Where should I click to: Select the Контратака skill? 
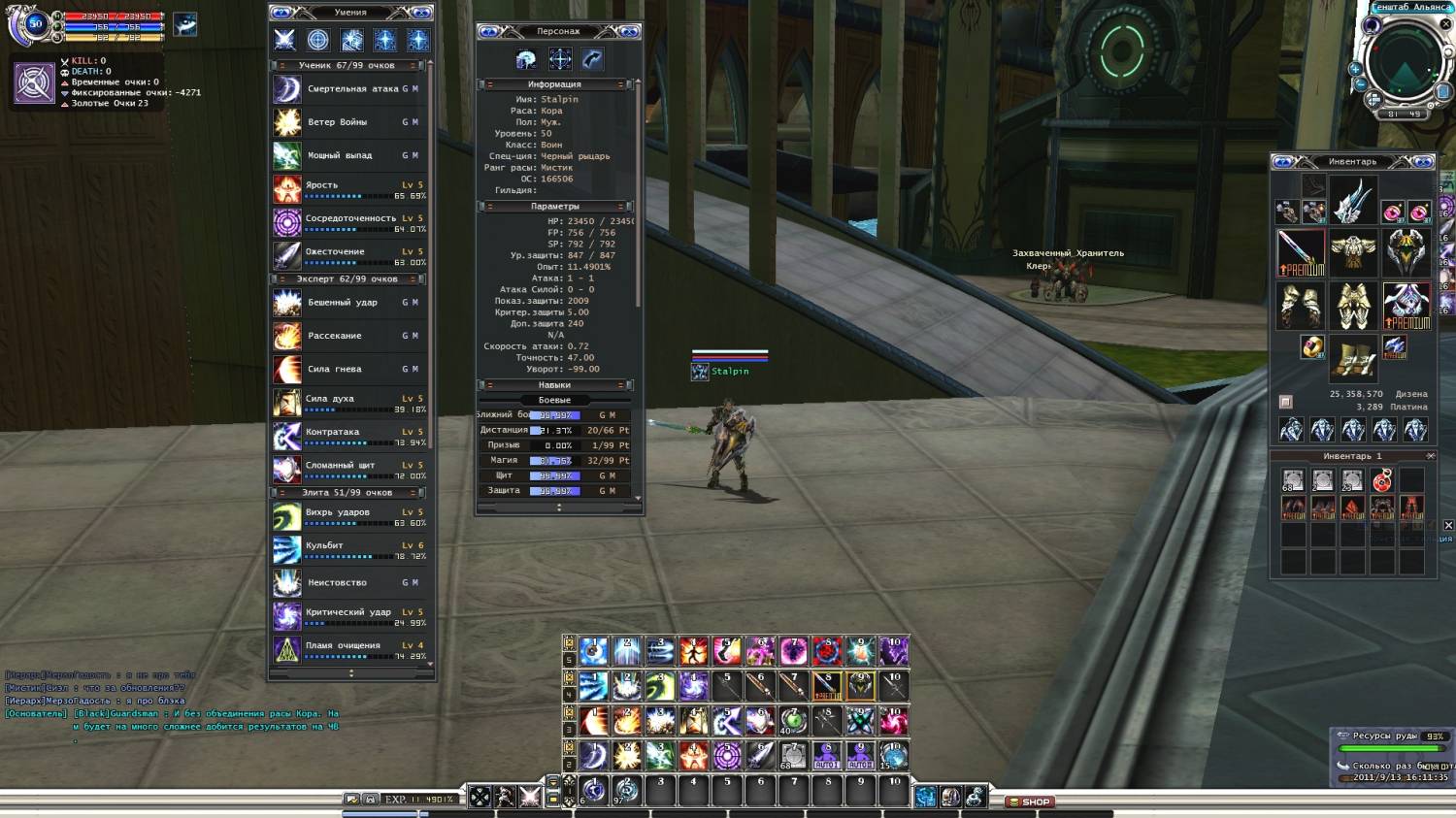tap(349, 436)
